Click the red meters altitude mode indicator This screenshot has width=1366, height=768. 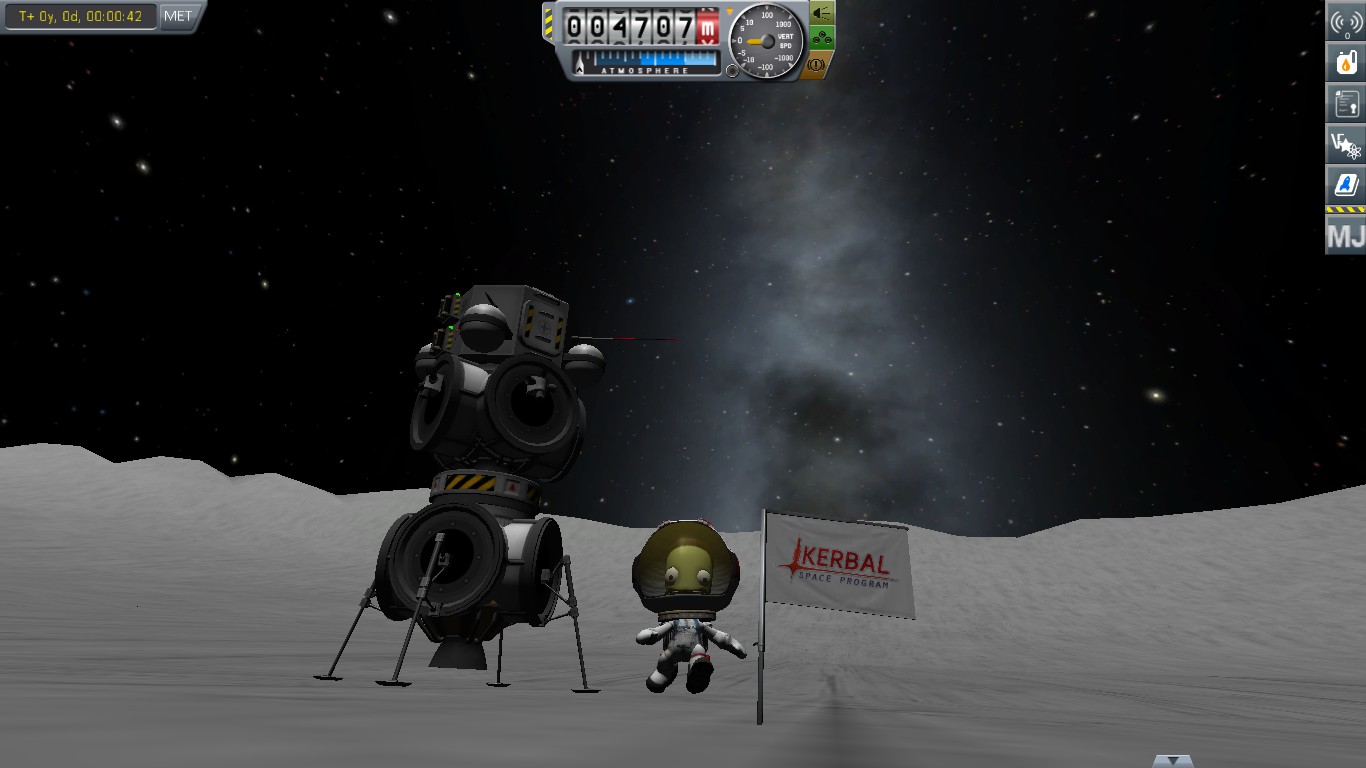tap(709, 28)
